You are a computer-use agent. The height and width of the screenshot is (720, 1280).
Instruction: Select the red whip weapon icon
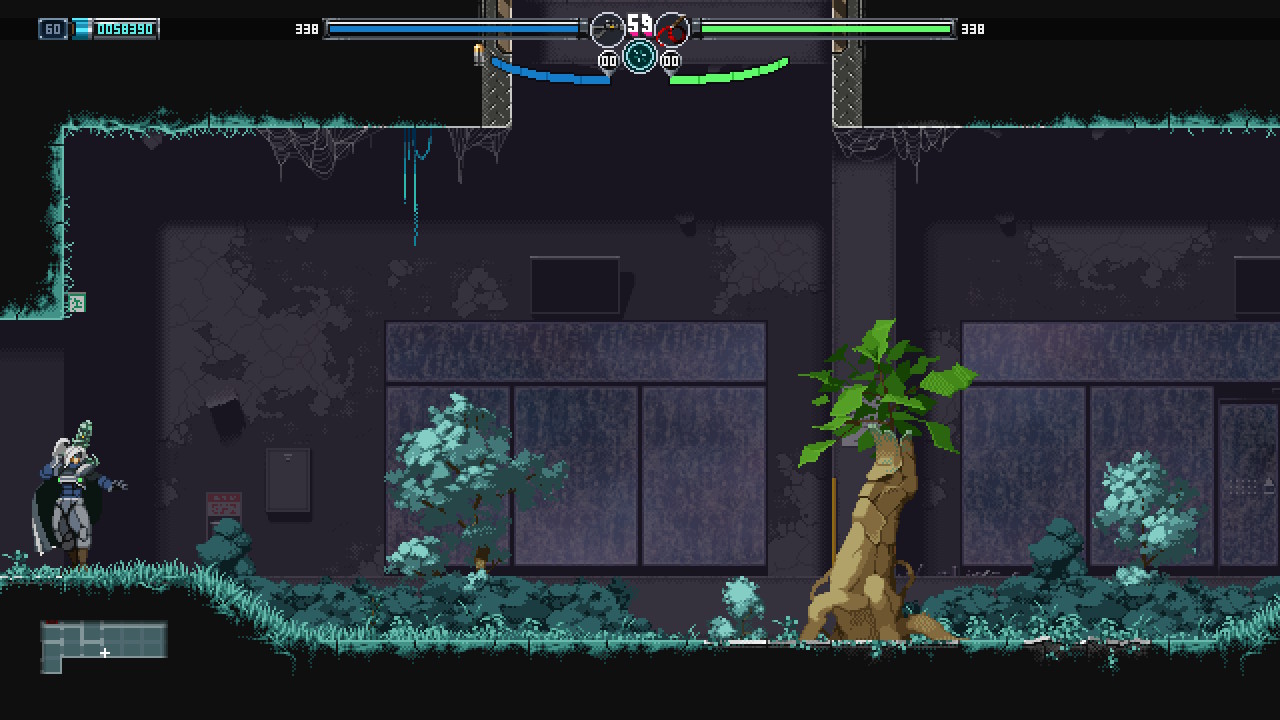pos(673,29)
